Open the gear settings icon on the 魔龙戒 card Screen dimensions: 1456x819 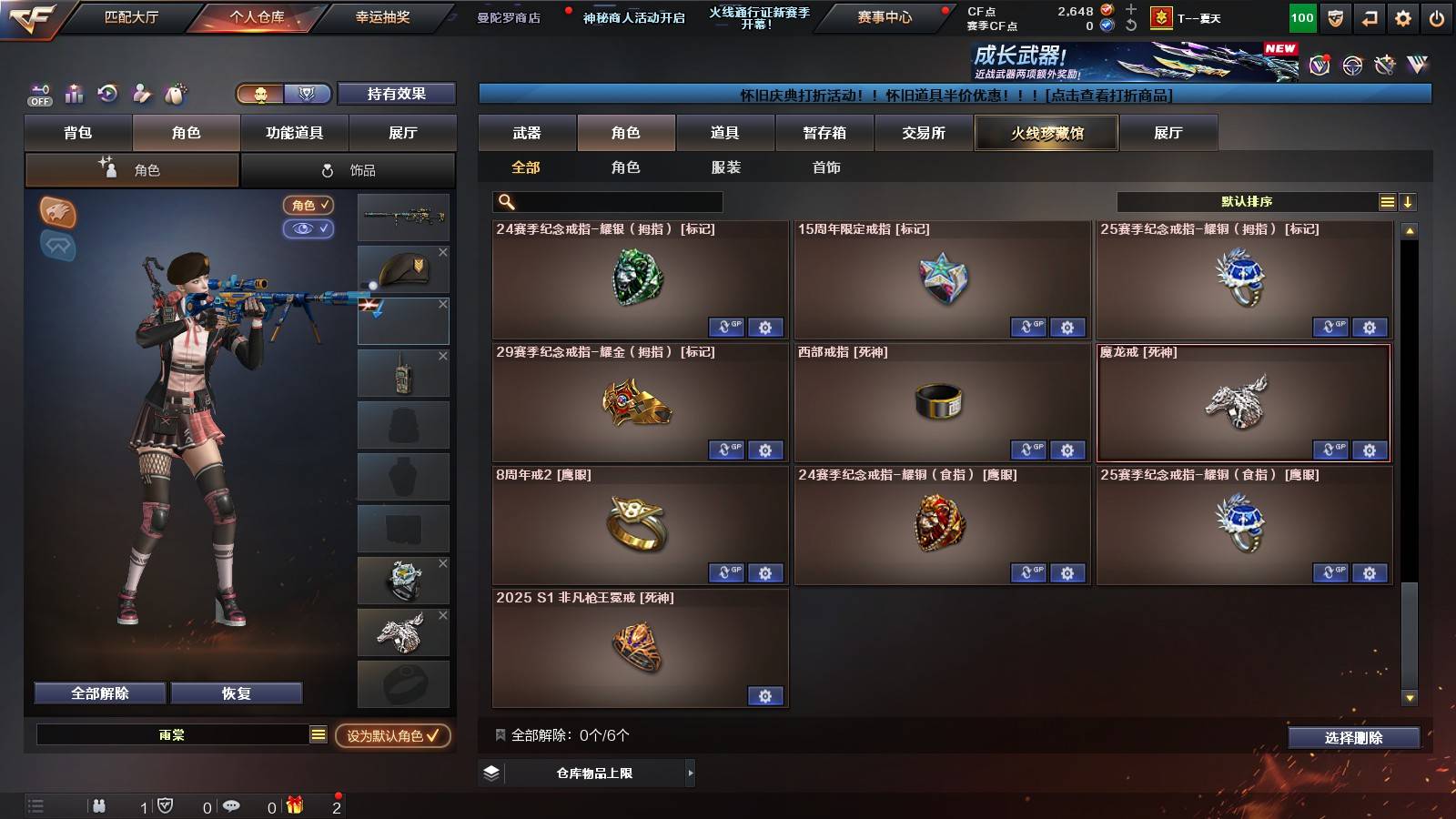(x=1370, y=450)
